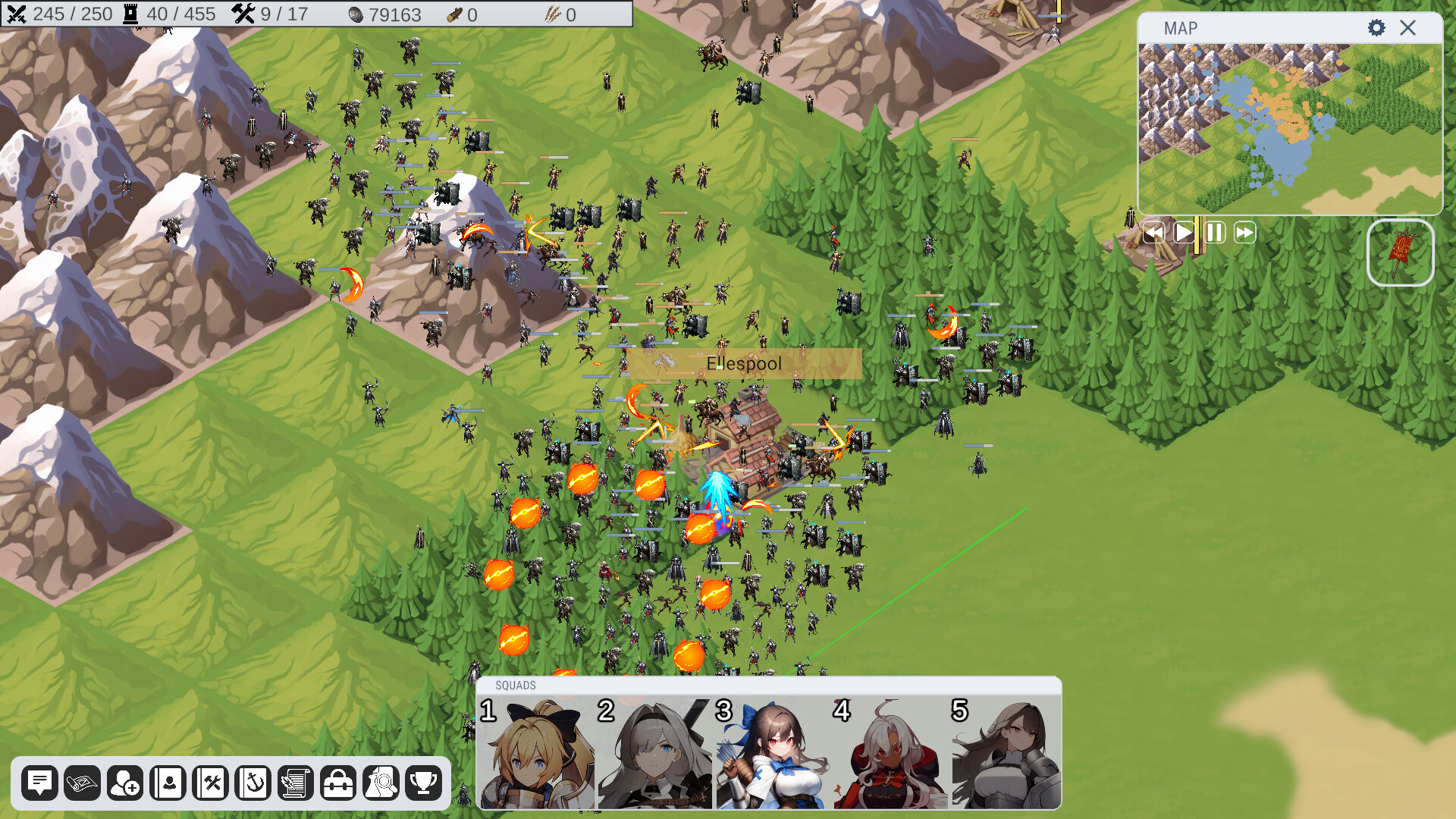Resume play using the play button
This screenshot has width=1456, height=819.
click(x=1183, y=234)
